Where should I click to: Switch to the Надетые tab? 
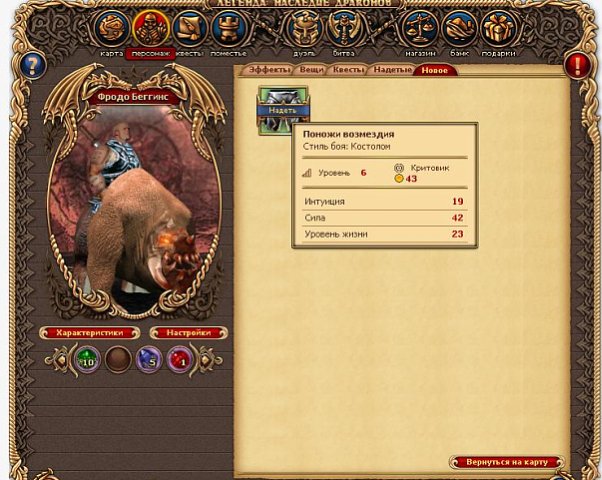coord(393,71)
